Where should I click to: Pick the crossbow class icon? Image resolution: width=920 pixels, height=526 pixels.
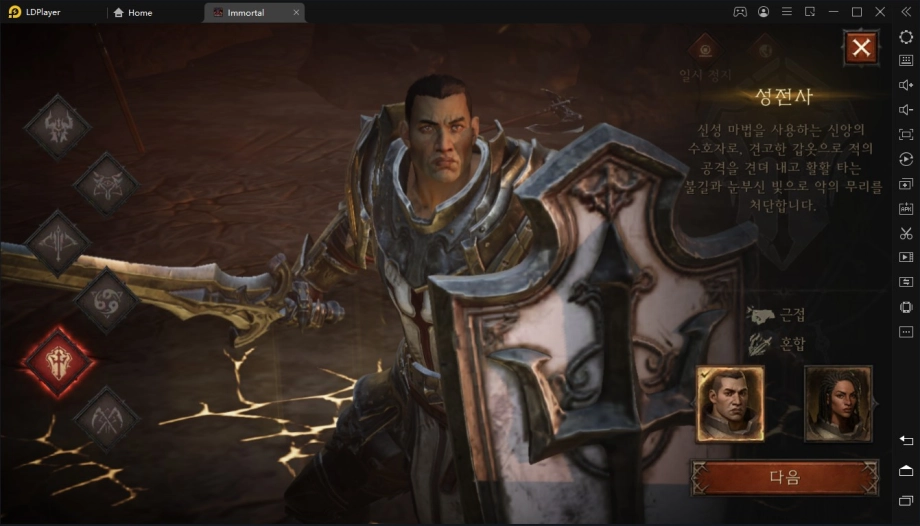pos(57,242)
